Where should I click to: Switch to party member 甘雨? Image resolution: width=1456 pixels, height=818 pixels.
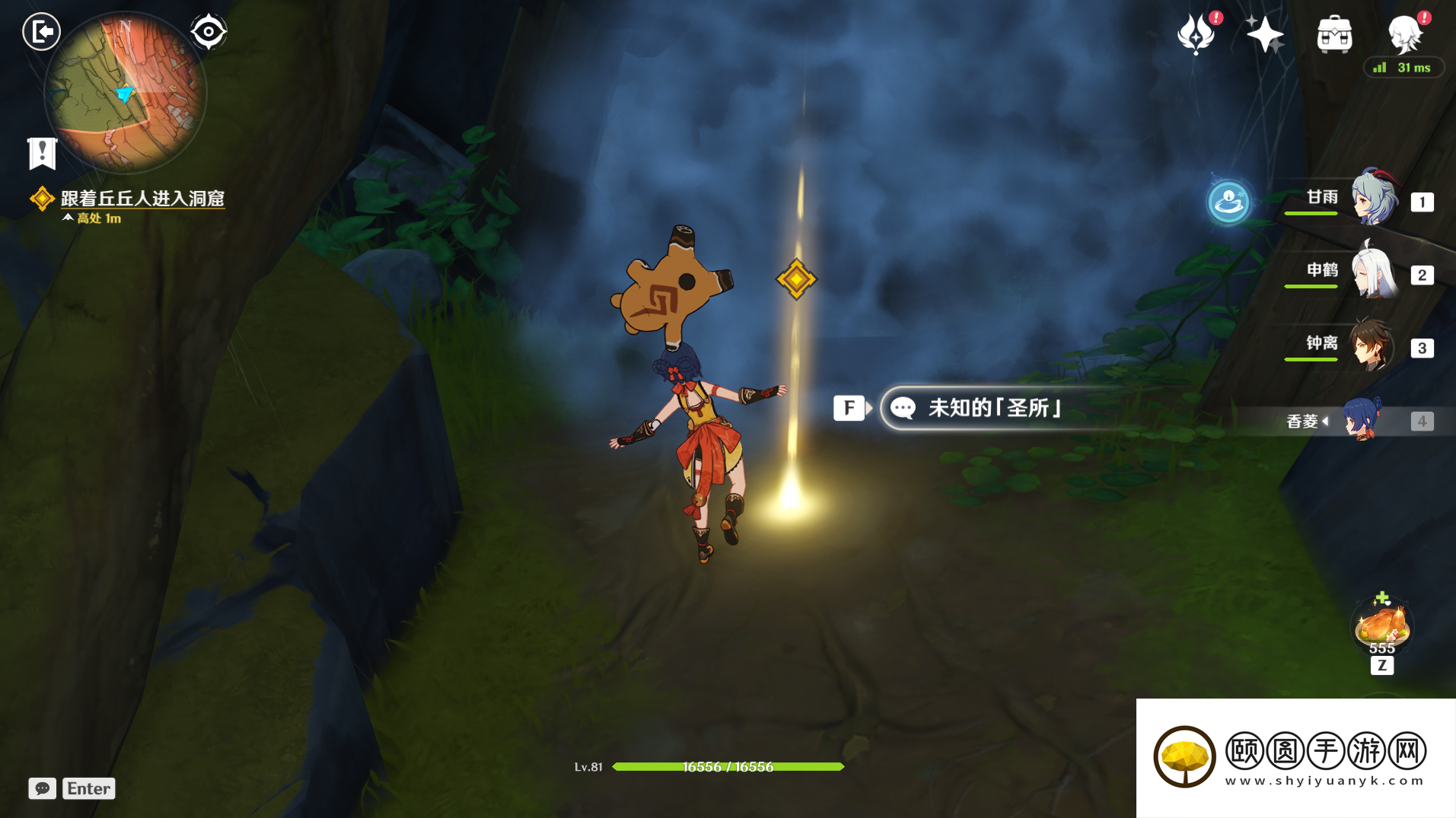tap(1374, 199)
